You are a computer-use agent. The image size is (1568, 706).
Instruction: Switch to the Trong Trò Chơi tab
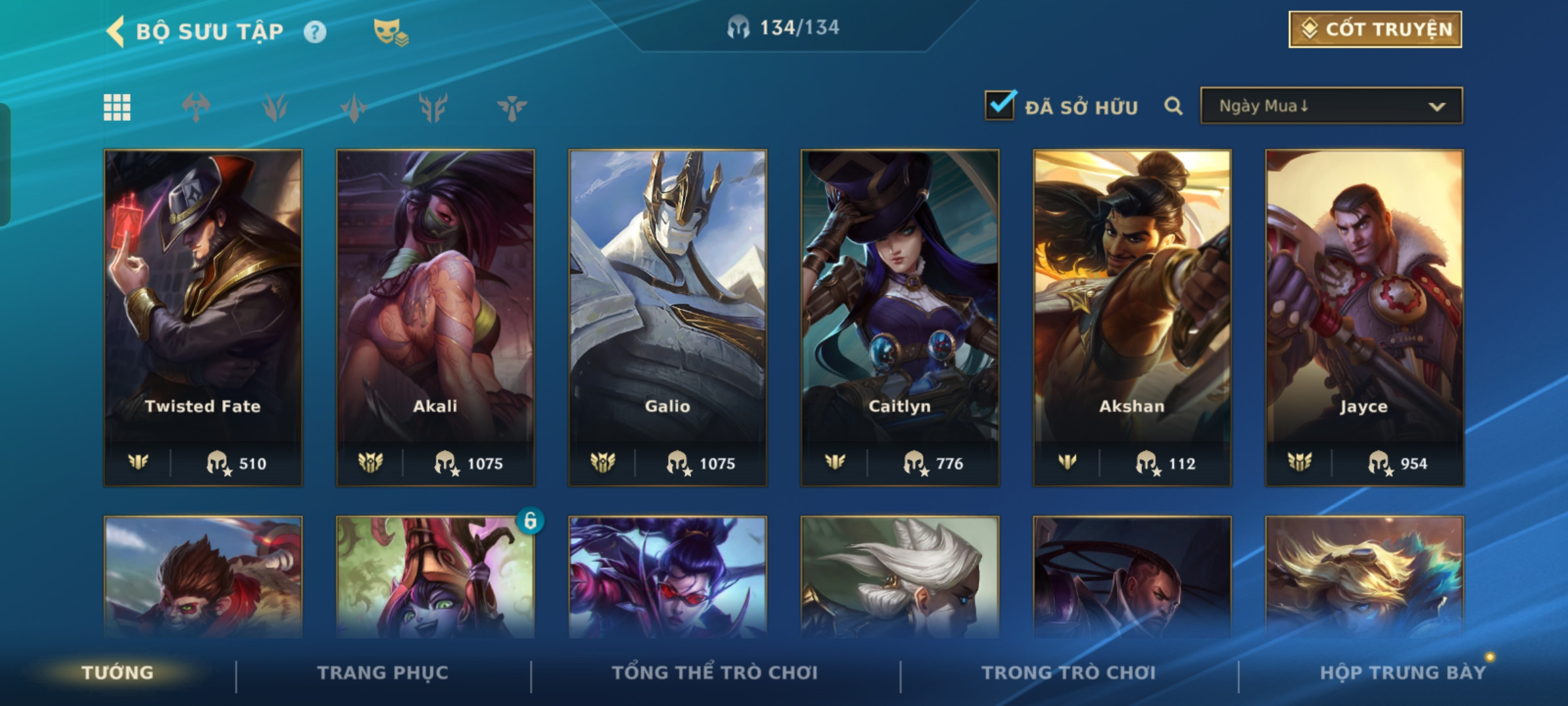pyautogui.click(x=1069, y=673)
